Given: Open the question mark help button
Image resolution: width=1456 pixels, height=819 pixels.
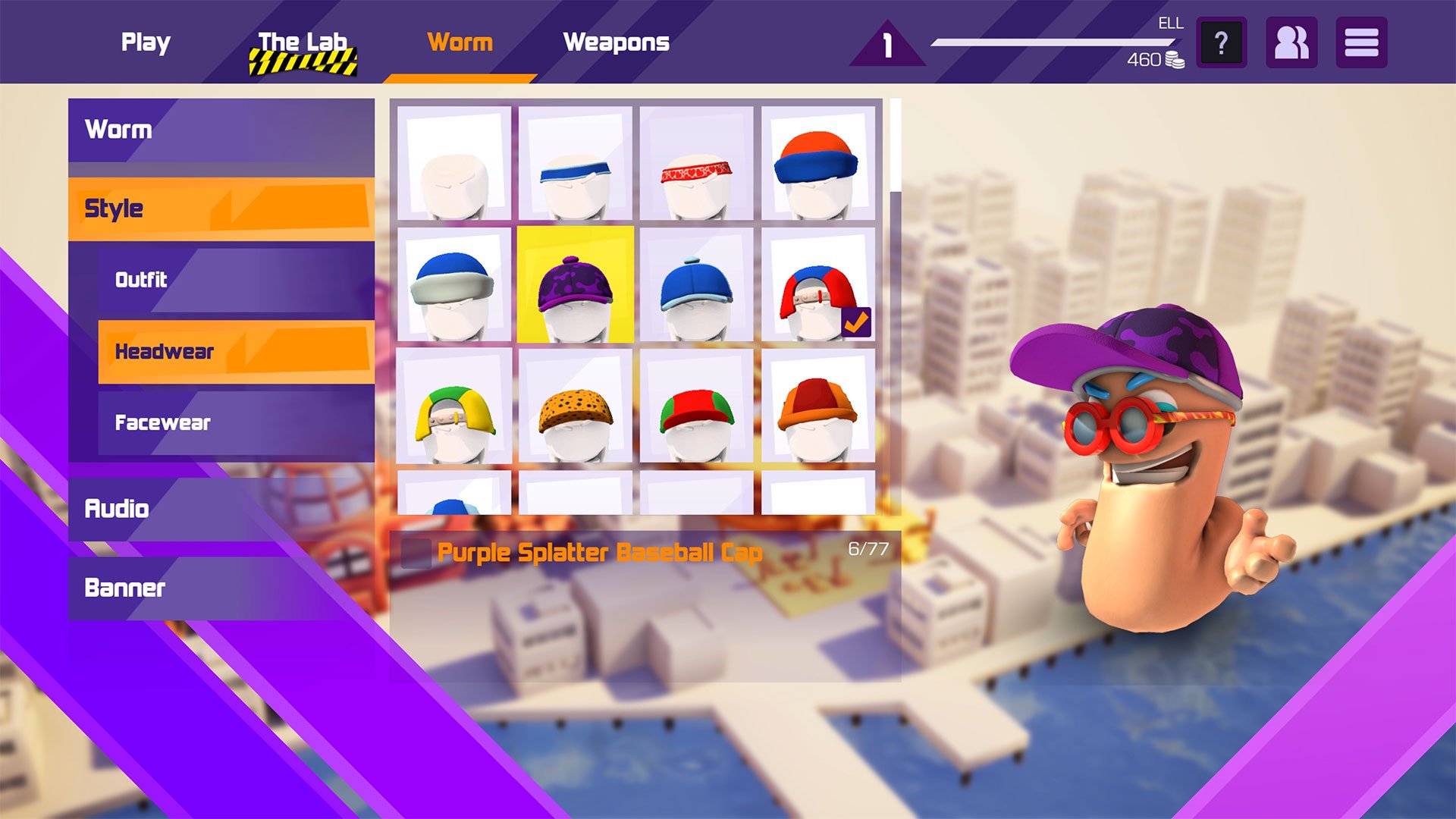Looking at the screenshot, I should pos(1221,43).
